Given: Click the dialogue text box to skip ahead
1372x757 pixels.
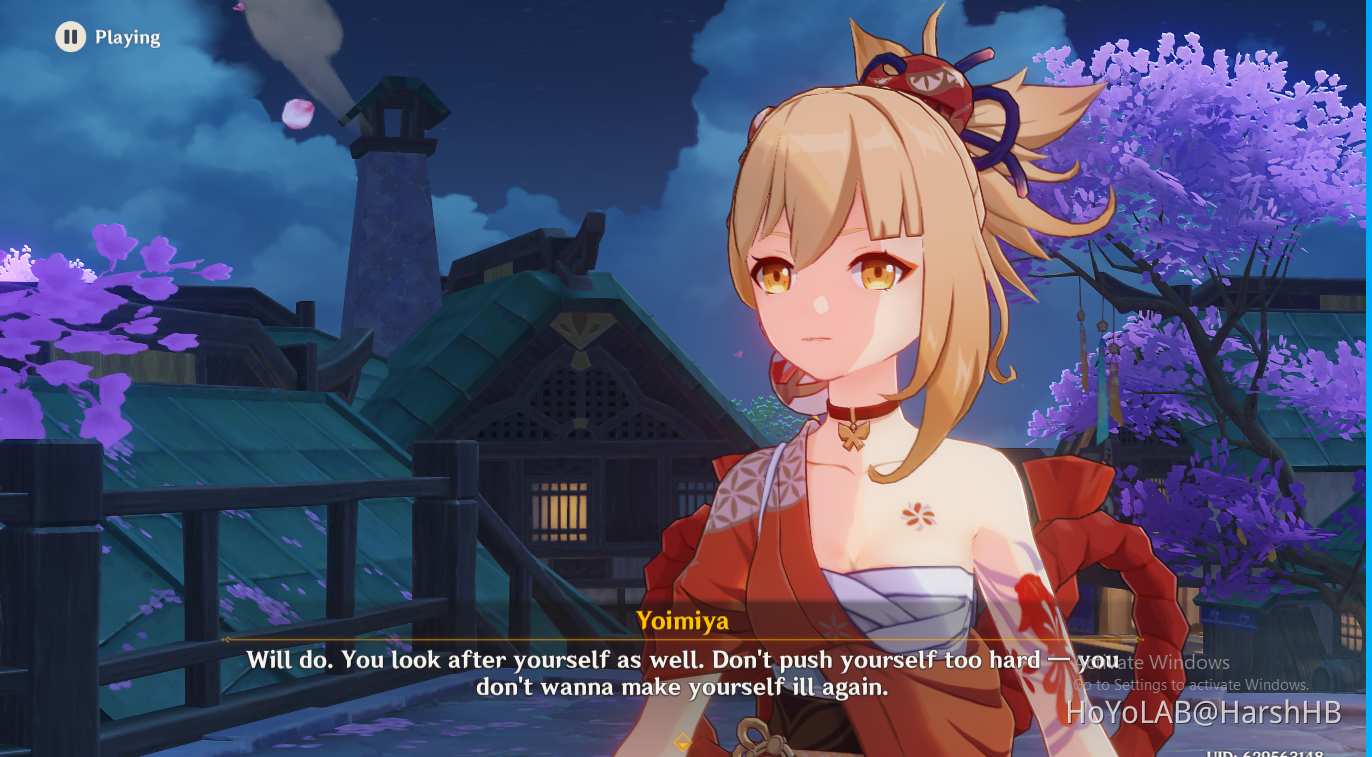Looking at the screenshot, I should 686,673.
